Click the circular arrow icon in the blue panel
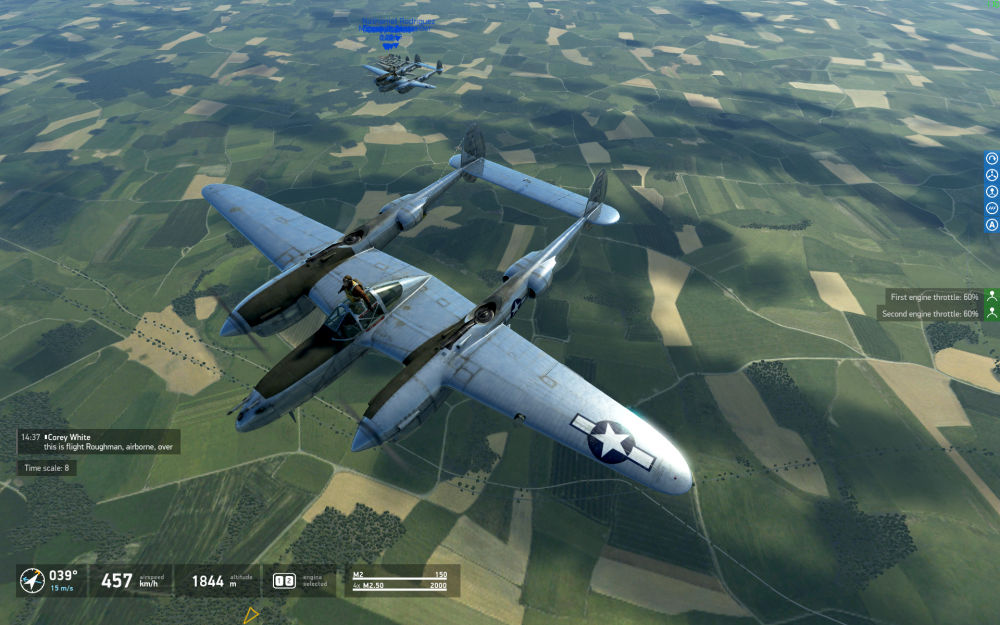This screenshot has width=1000, height=625. [x=992, y=158]
